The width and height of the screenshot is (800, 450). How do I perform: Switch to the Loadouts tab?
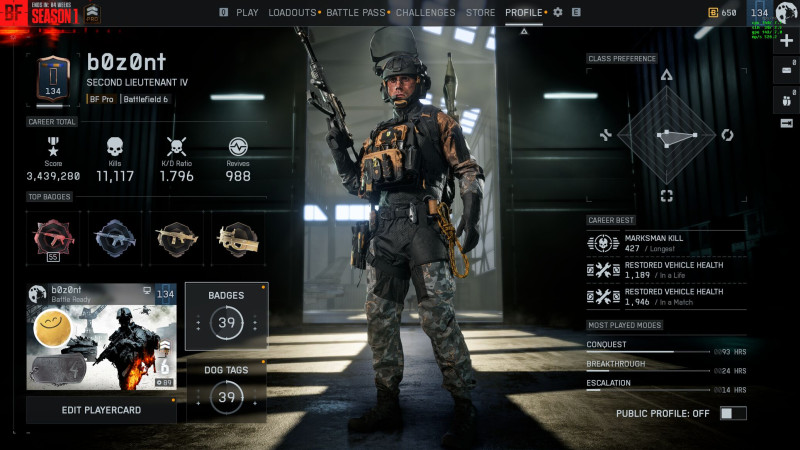(x=292, y=13)
